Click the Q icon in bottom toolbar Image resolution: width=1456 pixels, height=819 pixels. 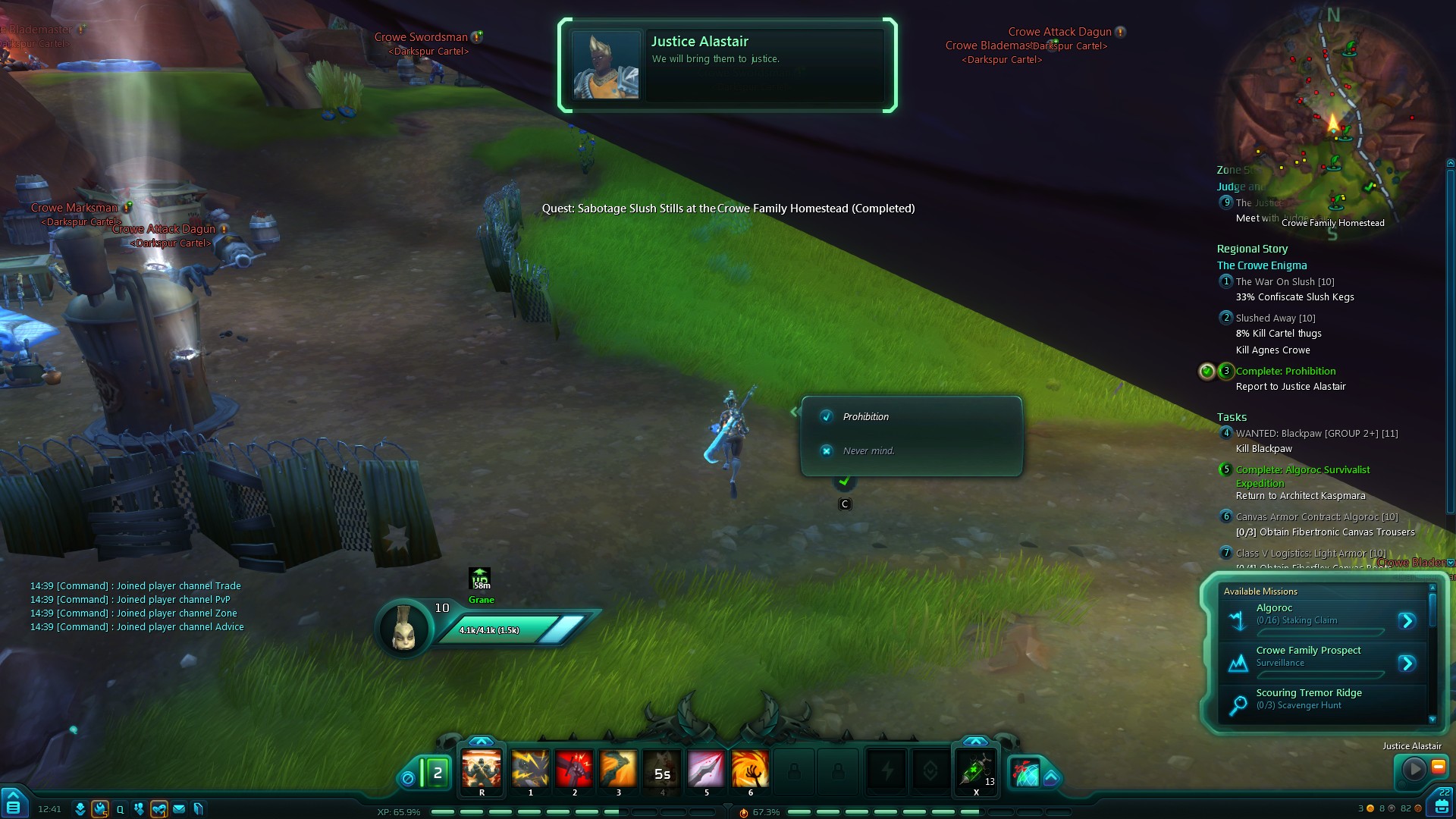coord(120,809)
